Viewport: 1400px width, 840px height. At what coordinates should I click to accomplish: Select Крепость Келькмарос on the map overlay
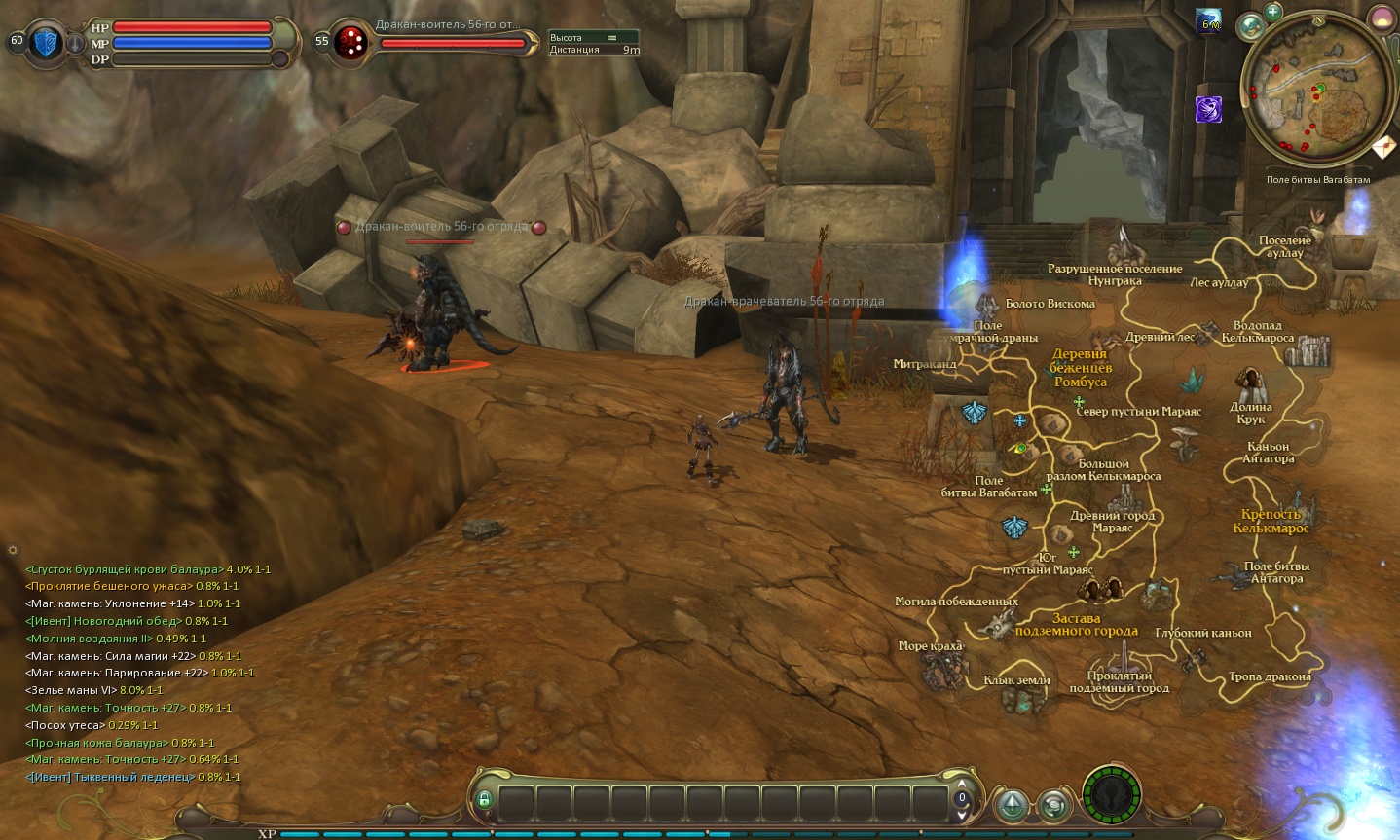(1271, 521)
